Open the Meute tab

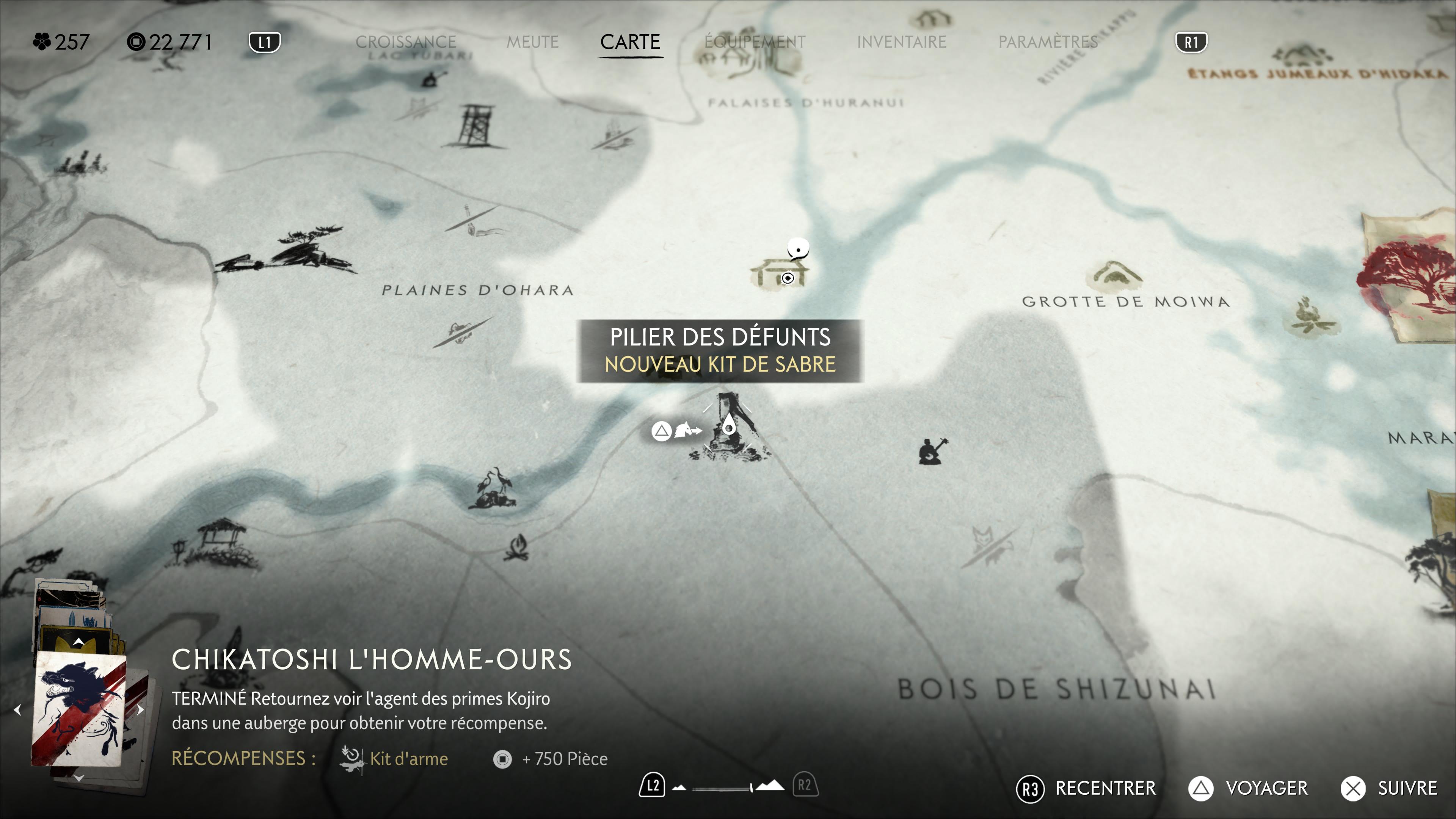(x=532, y=42)
